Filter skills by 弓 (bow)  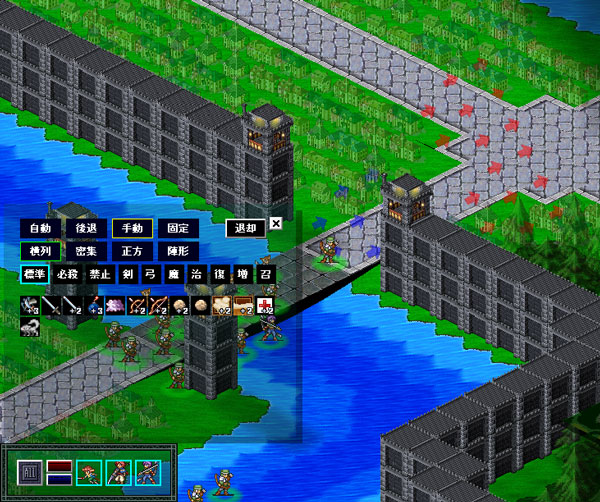pyautogui.click(x=150, y=273)
